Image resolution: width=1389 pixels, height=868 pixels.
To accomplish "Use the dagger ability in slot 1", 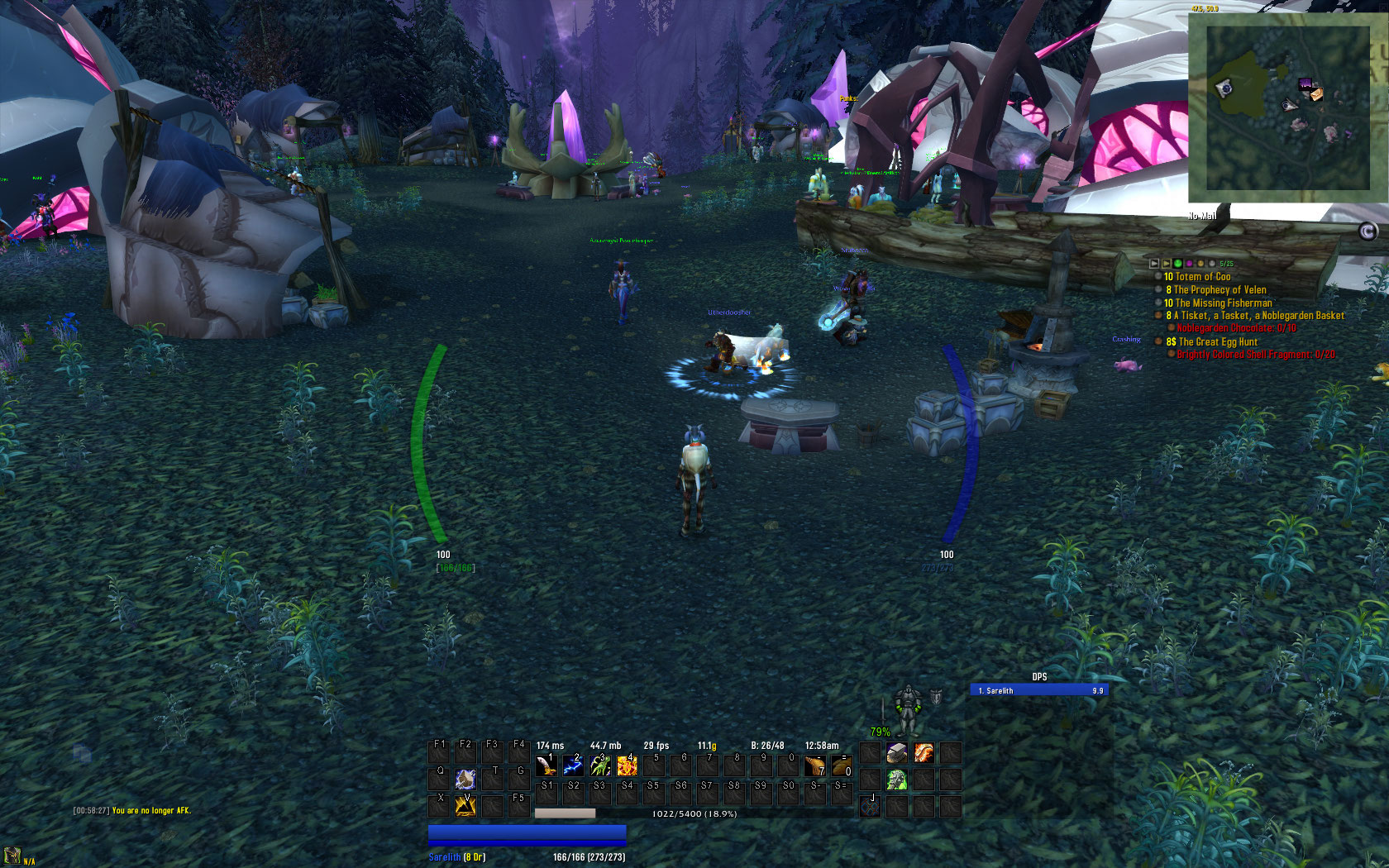I will 546,765.
